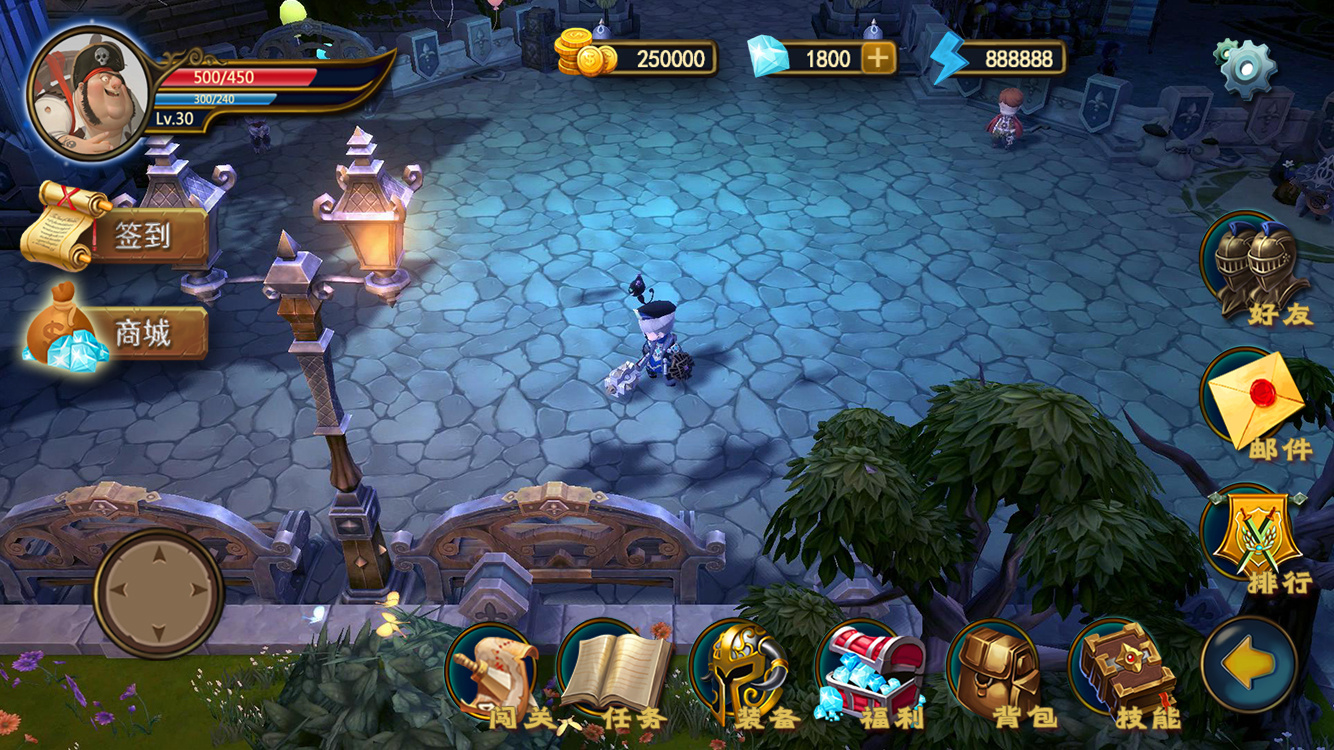Tap the plus button to buy diamonds

(877, 59)
